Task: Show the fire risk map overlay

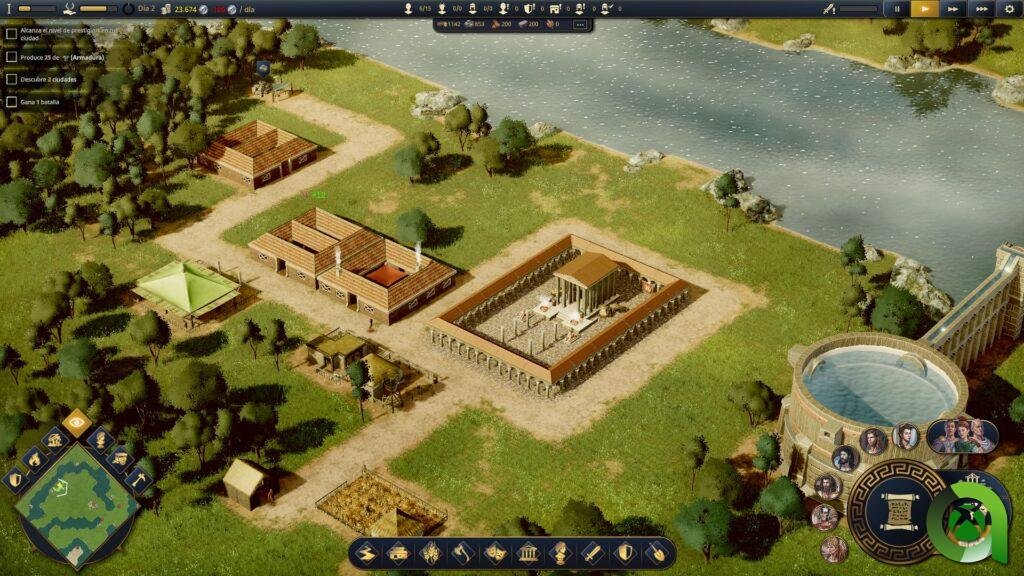Action: [x=33, y=458]
